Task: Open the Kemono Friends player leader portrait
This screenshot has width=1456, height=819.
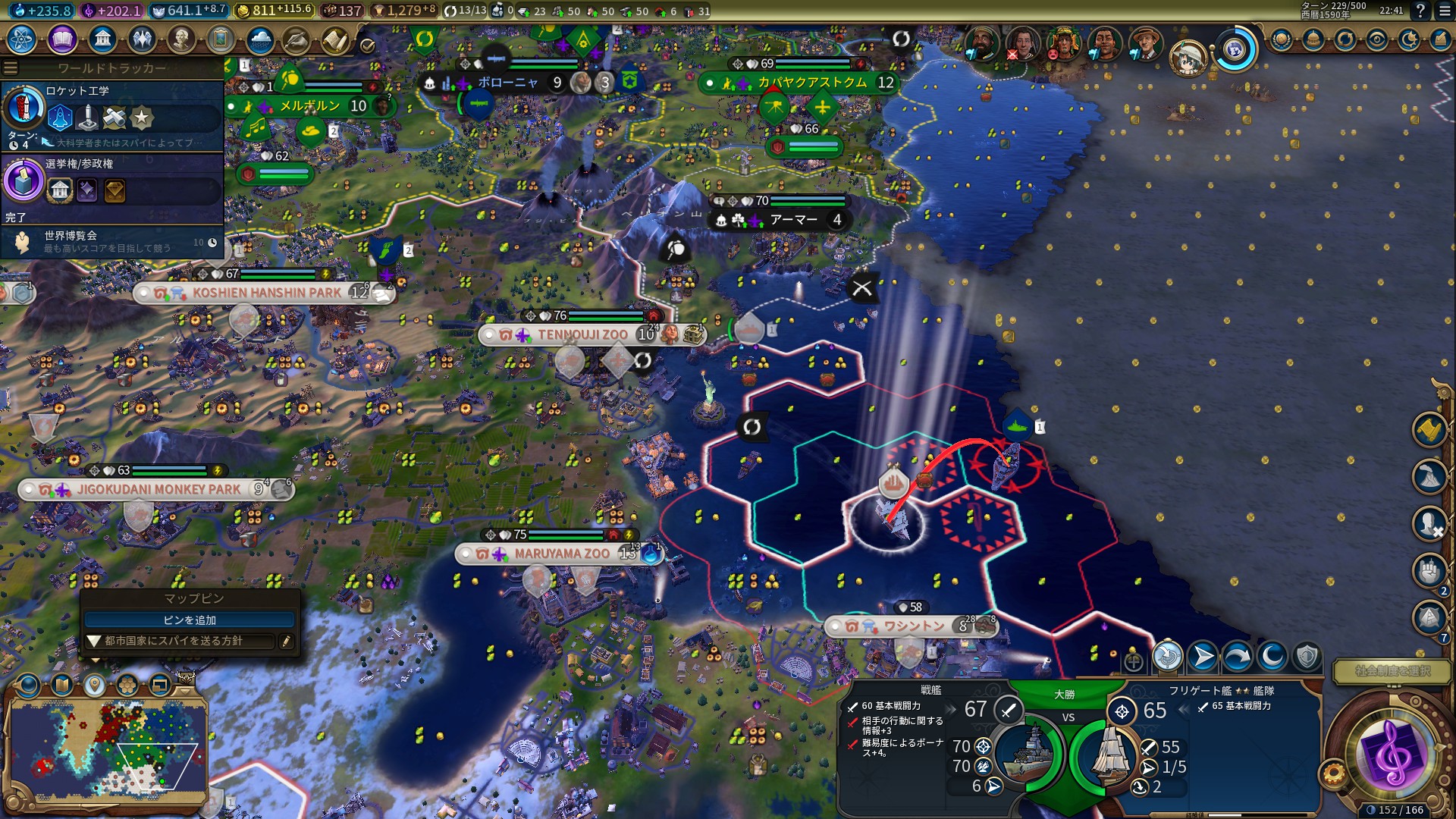Action: click(1188, 55)
